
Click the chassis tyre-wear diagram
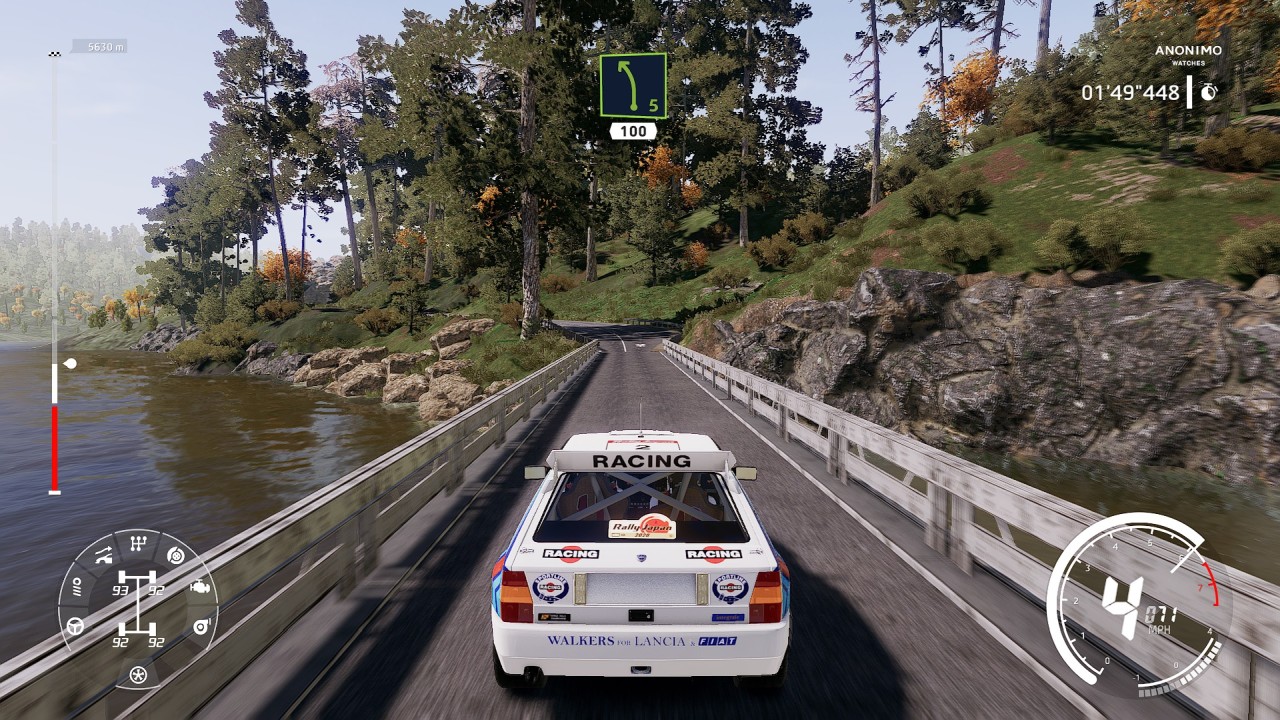click(x=138, y=609)
